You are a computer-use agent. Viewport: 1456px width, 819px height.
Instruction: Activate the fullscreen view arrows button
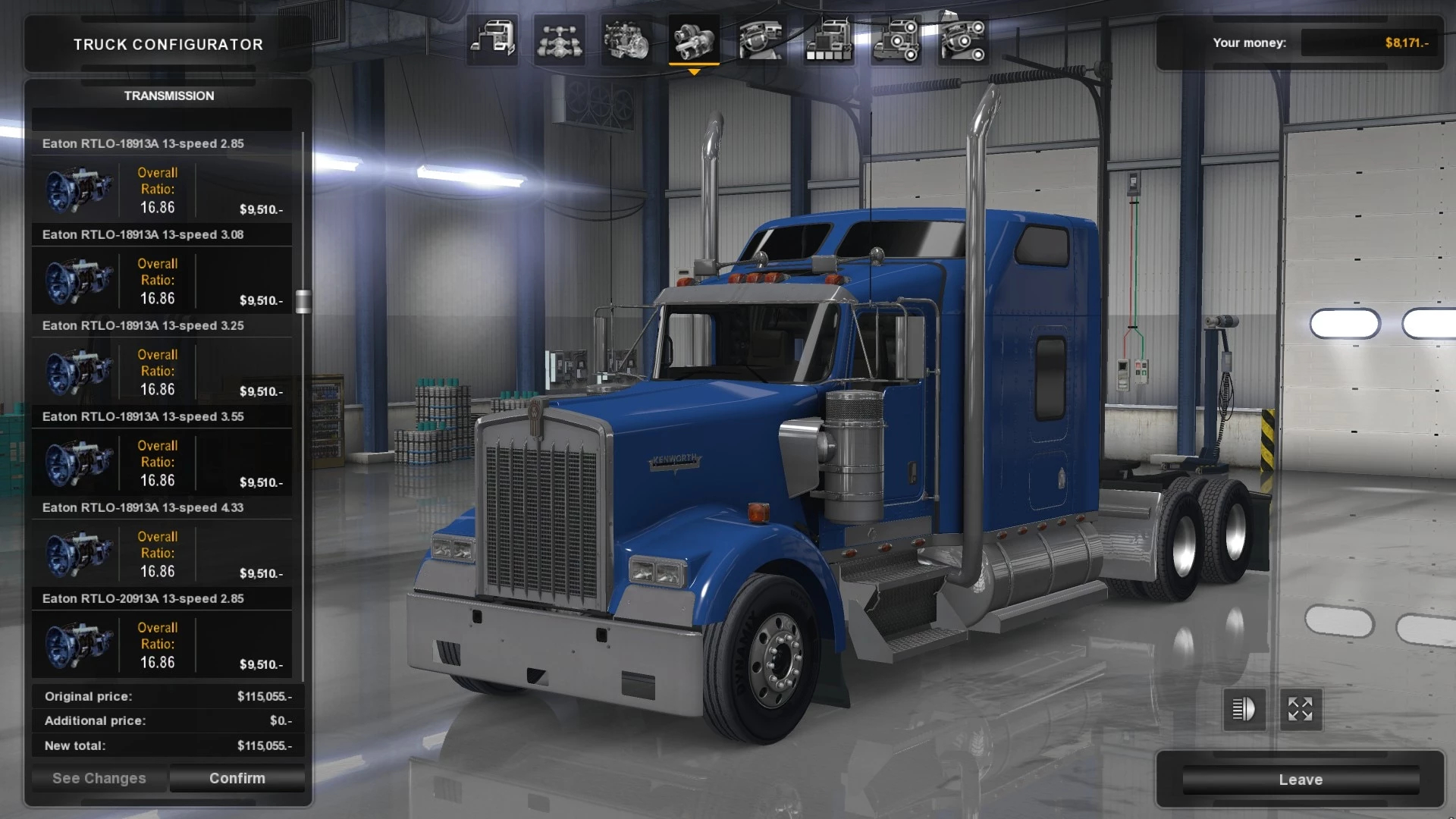pos(1301,710)
